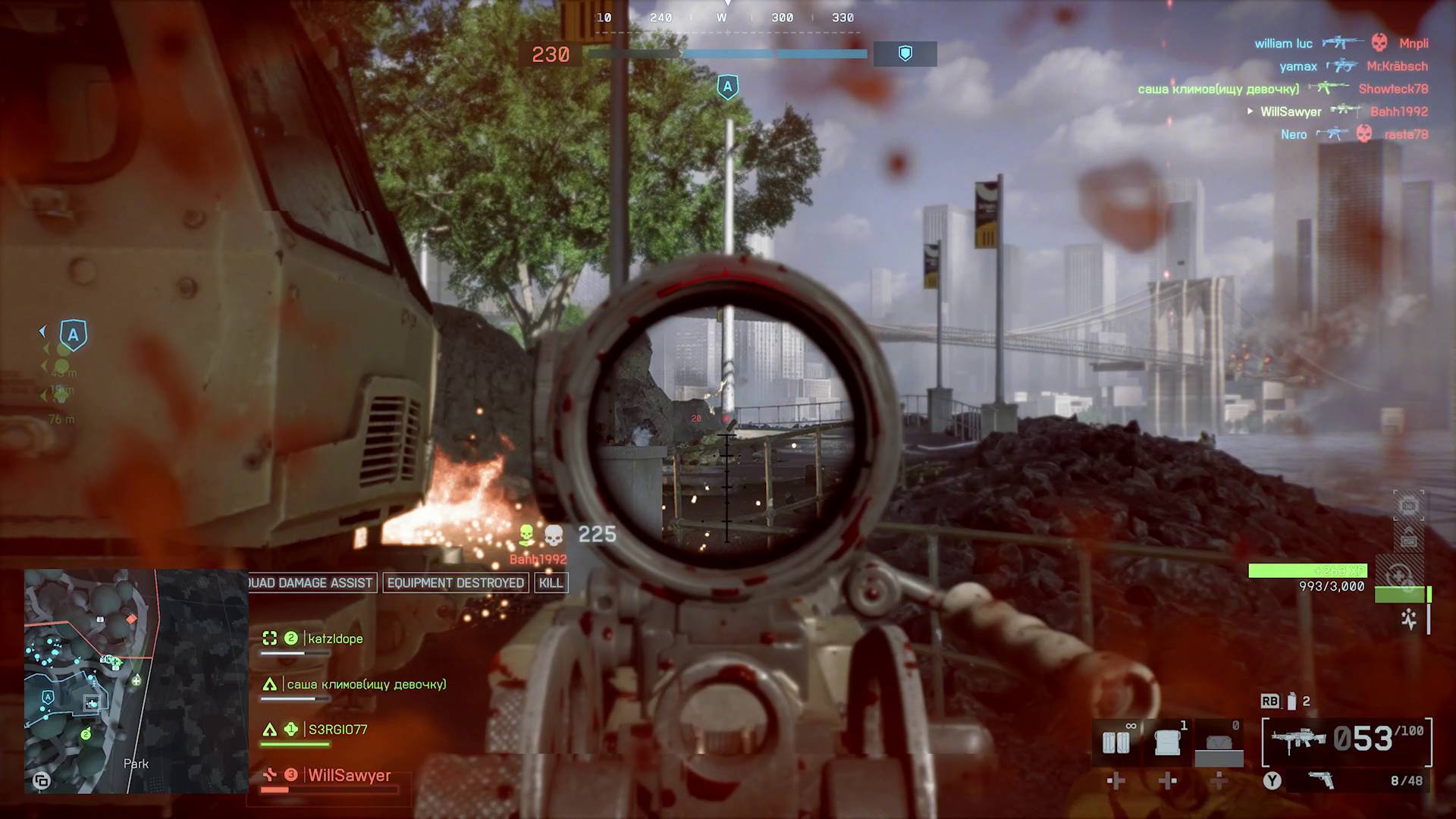Screen dimensions: 1456x819
Task: Select the KILL badge in the event feed
Action: [x=551, y=582]
